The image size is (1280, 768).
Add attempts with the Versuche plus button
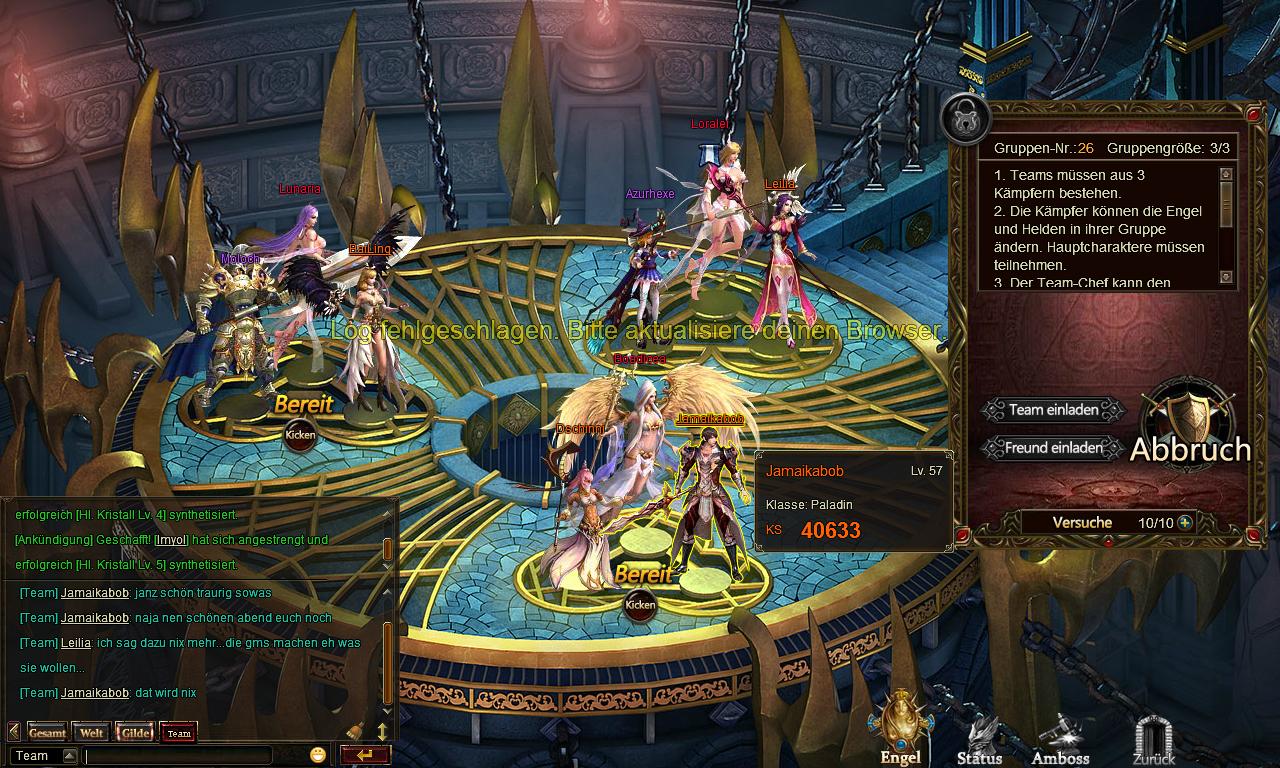pos(1185,522)
